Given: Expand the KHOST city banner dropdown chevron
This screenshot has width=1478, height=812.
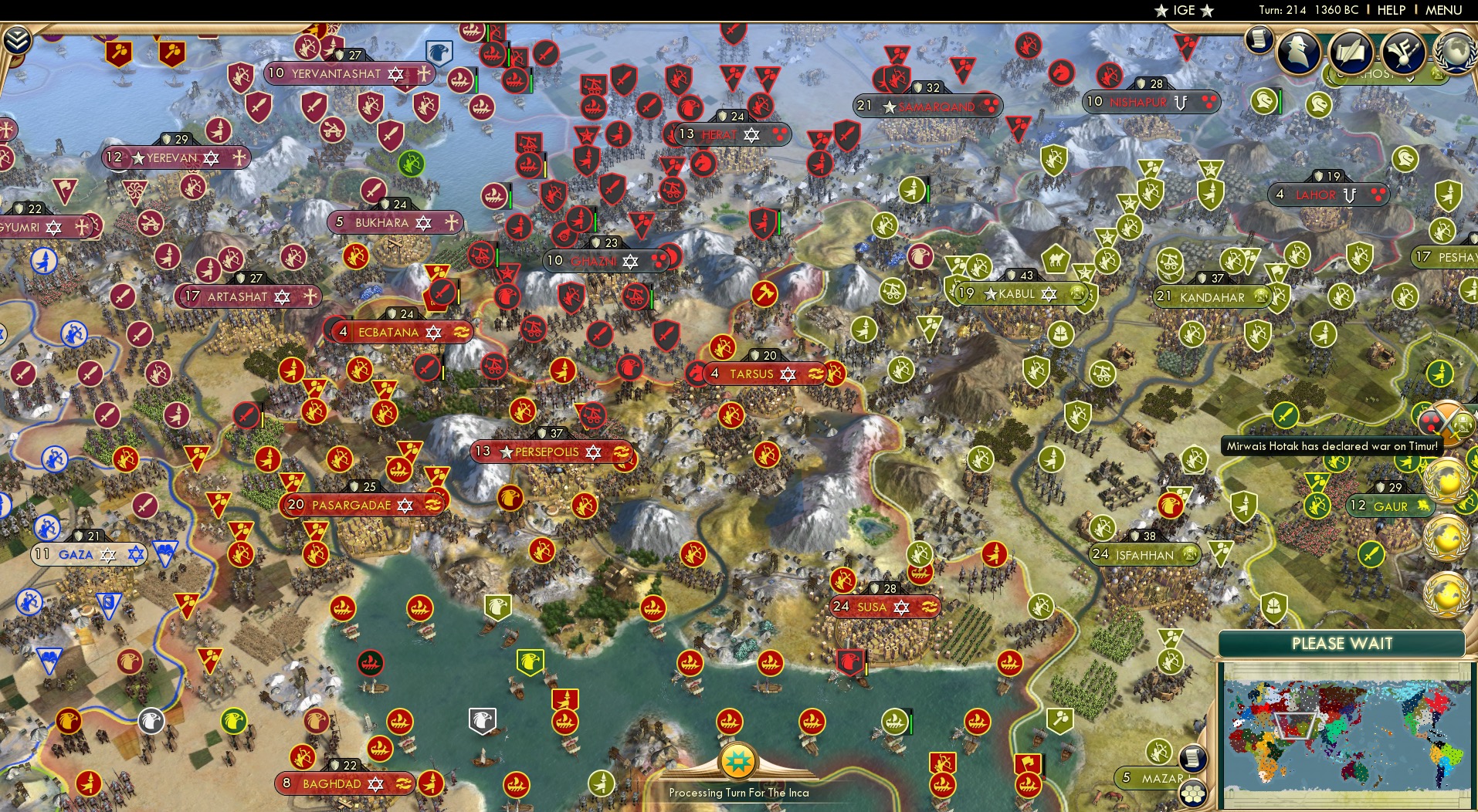Looking at the screenshot, I should click(x=1411, y=80).
